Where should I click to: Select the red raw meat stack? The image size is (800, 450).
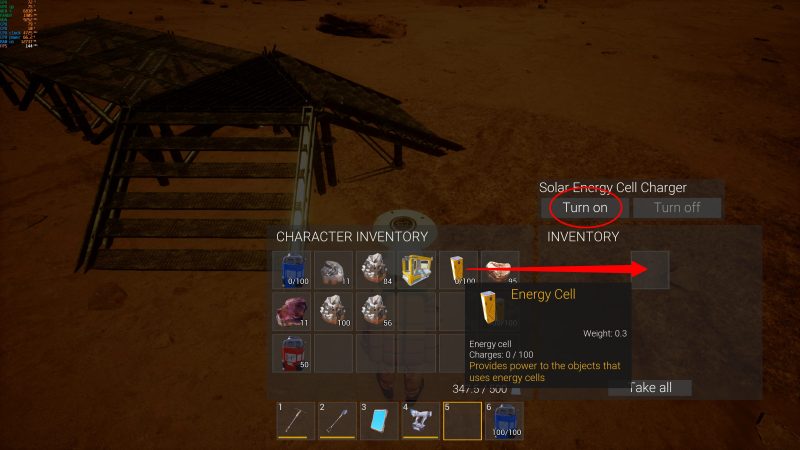coord(292,311)
